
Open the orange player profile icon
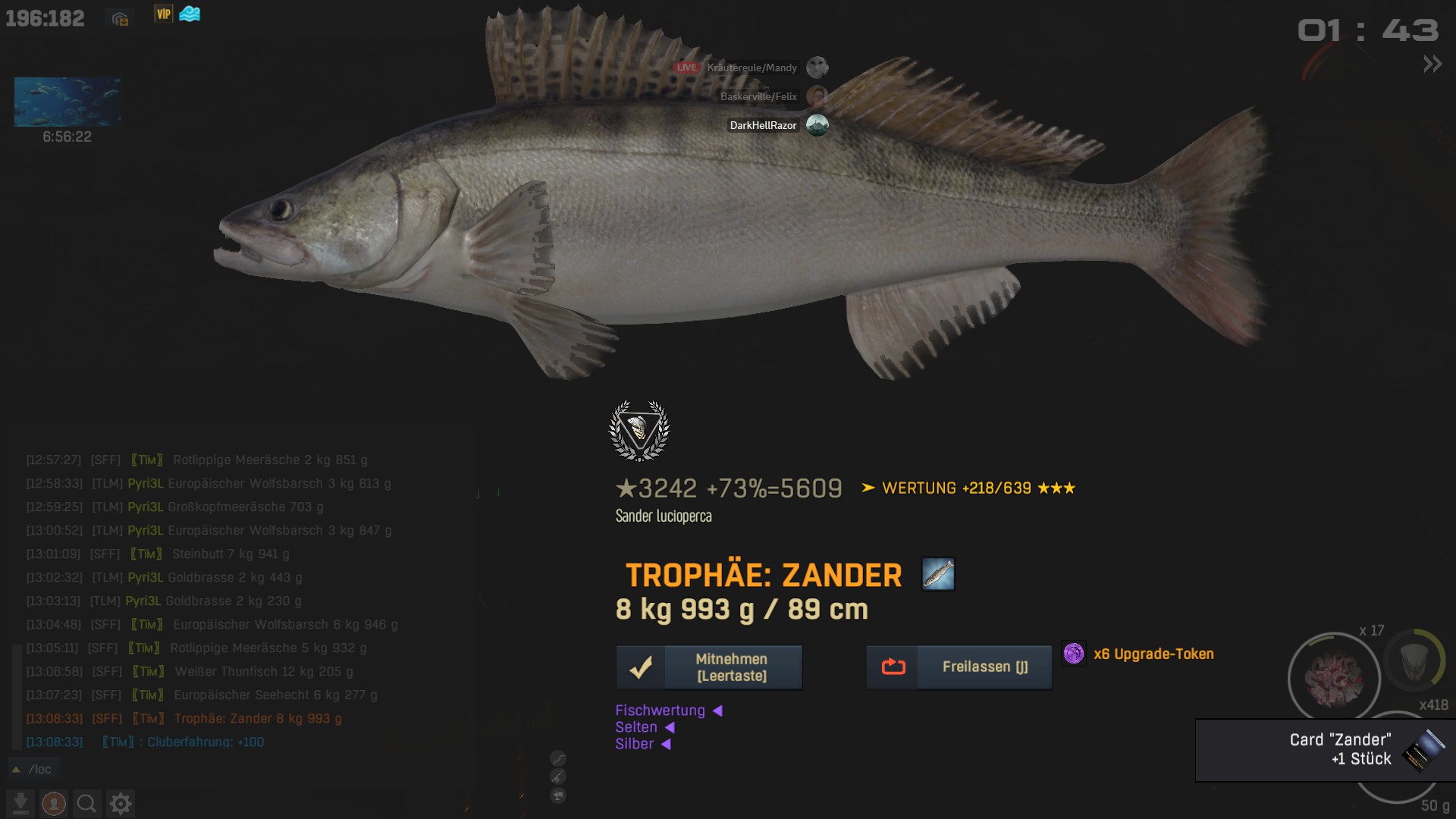pos(53,803)
